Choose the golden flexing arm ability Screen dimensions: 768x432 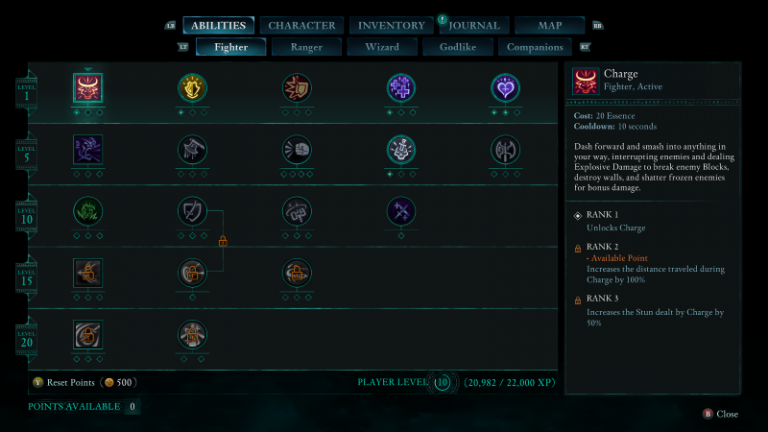(x=192, y=89)
